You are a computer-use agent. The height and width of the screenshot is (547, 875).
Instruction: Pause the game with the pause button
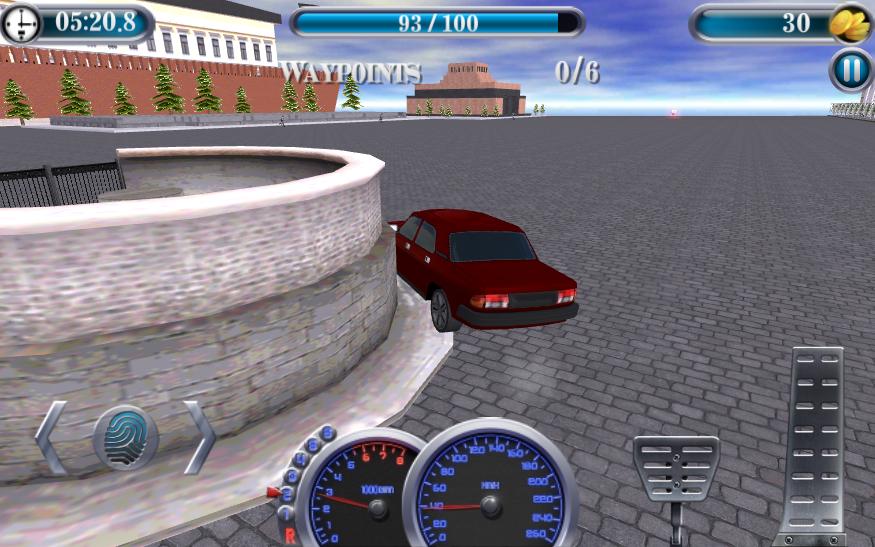[x=851, y=71]
